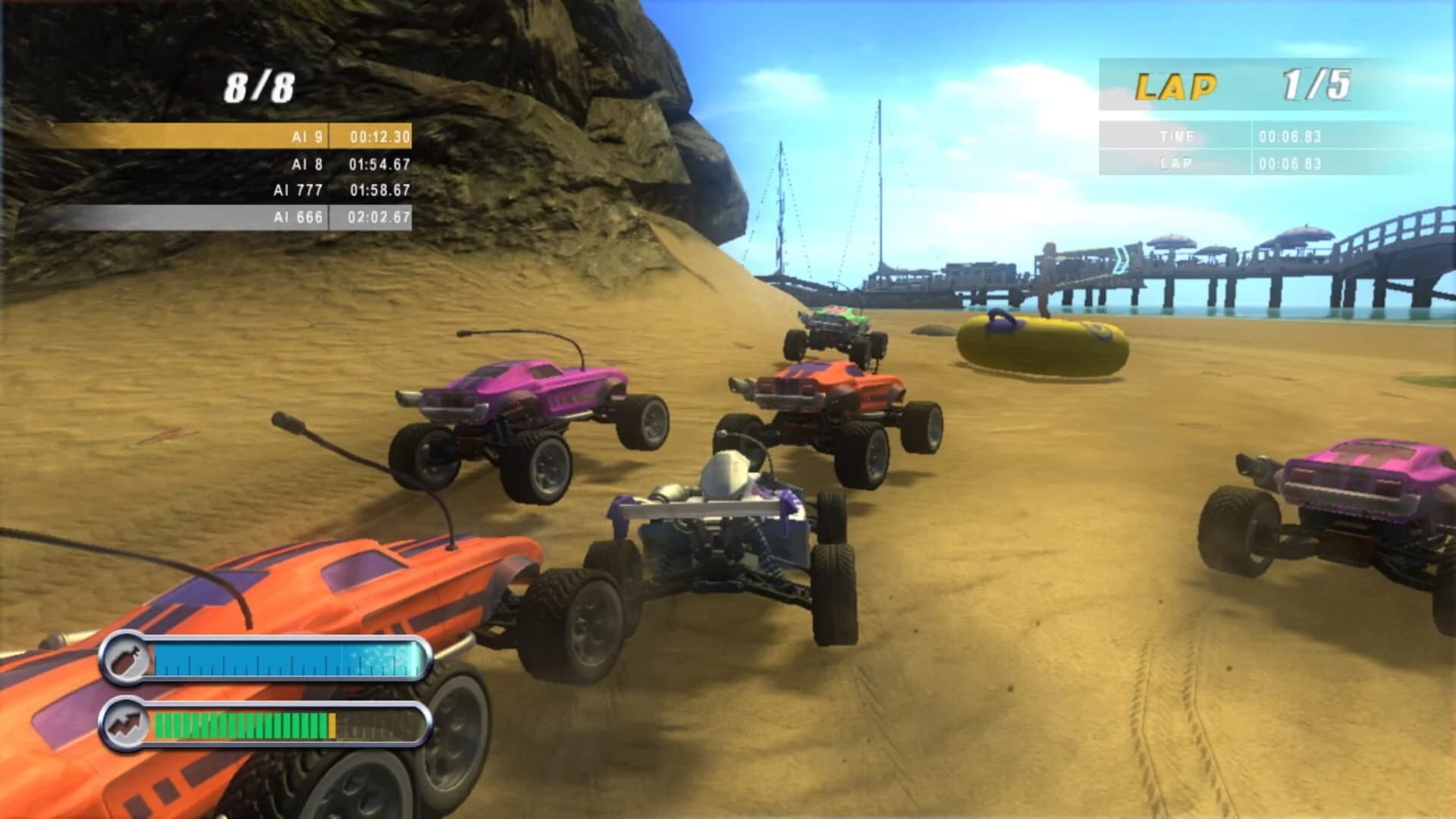Click the 1/5 lap count text
The width and height of the screenshot is (1456, 819).
tap(1318, 83)
